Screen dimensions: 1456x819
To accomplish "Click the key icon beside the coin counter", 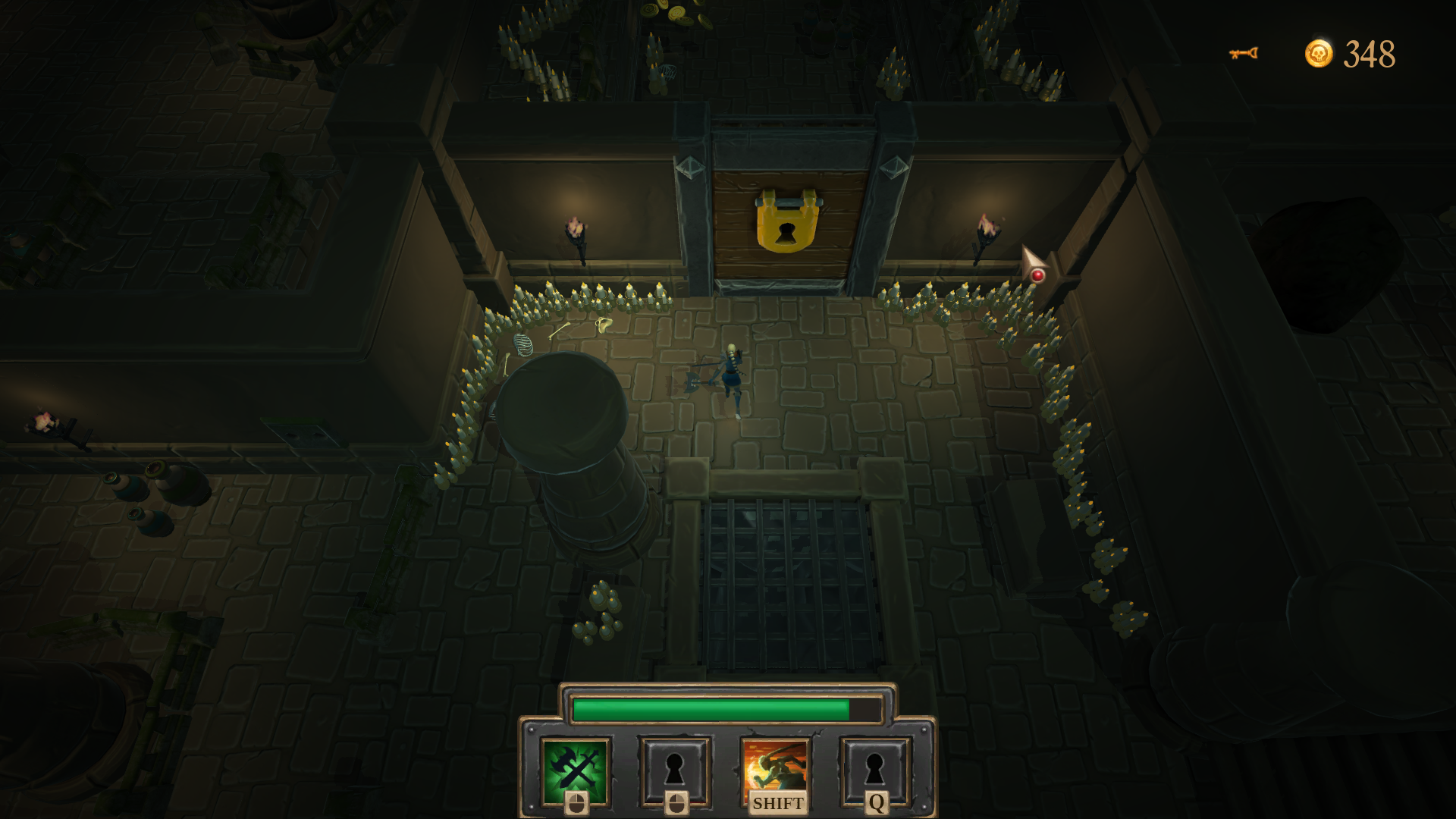I will pyautogui.click(x=1243, y=53).
